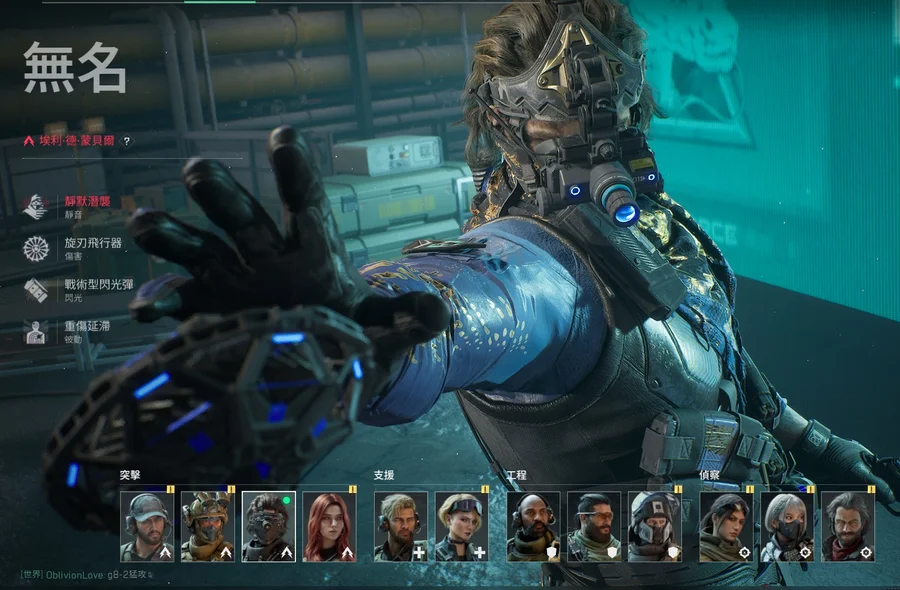Select the assault operator wearing a cap and headset
This screenshot has width=900, height=590.
147,526
